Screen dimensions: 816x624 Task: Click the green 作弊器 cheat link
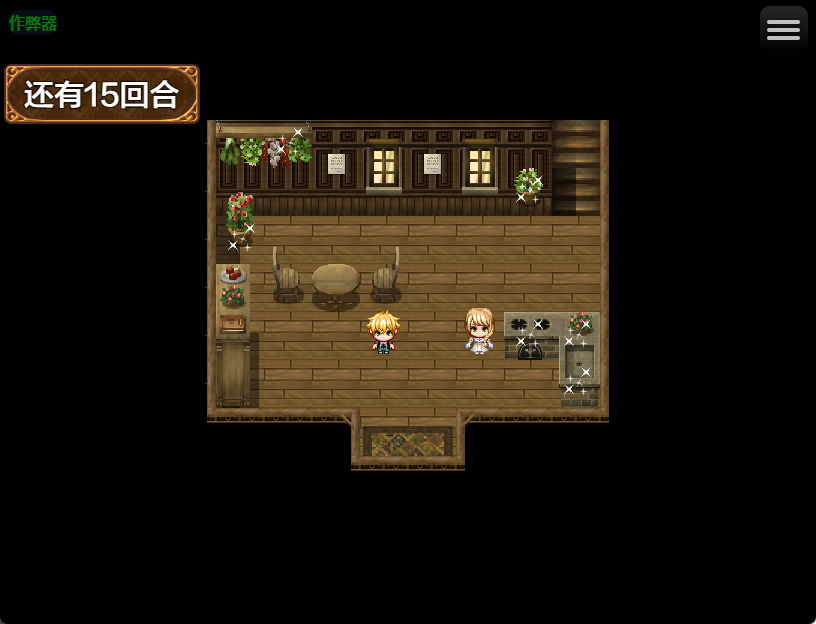tap(33, 23)
